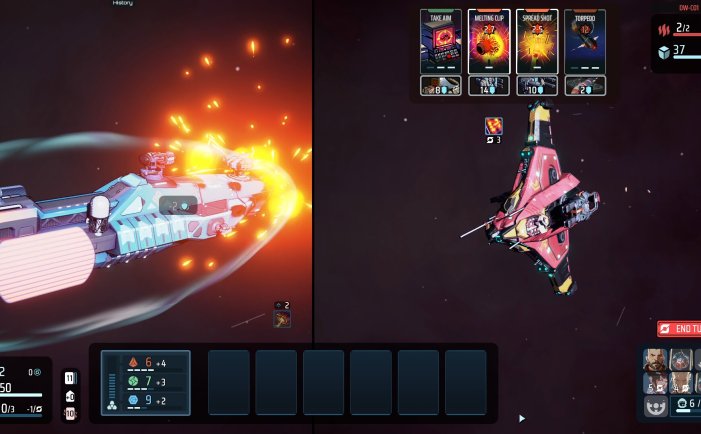
Task: Click the status effect icon above enemy ship
Action: click(x=493, y=126)
